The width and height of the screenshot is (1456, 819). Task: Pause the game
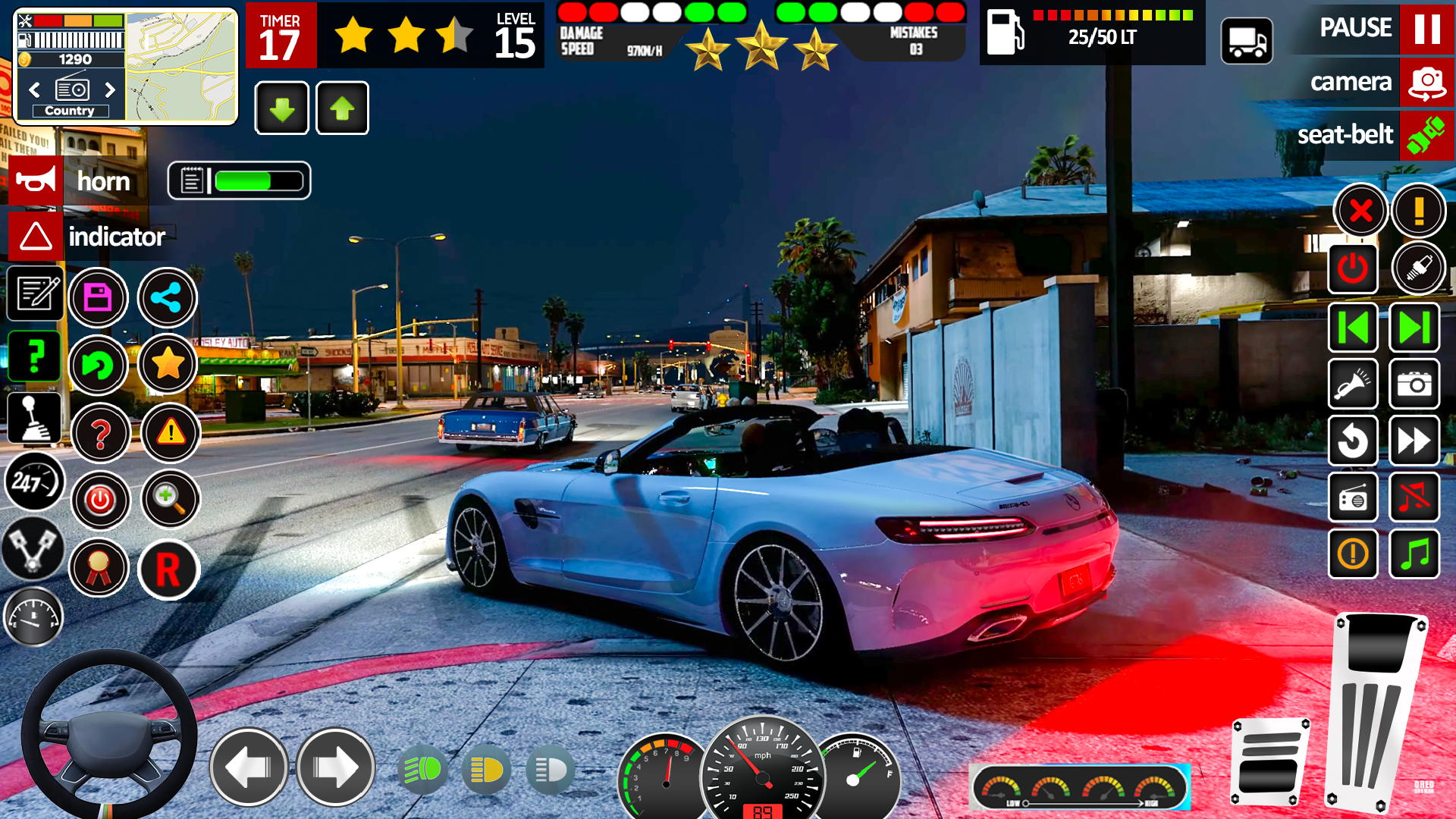(x=1426, y=29)
